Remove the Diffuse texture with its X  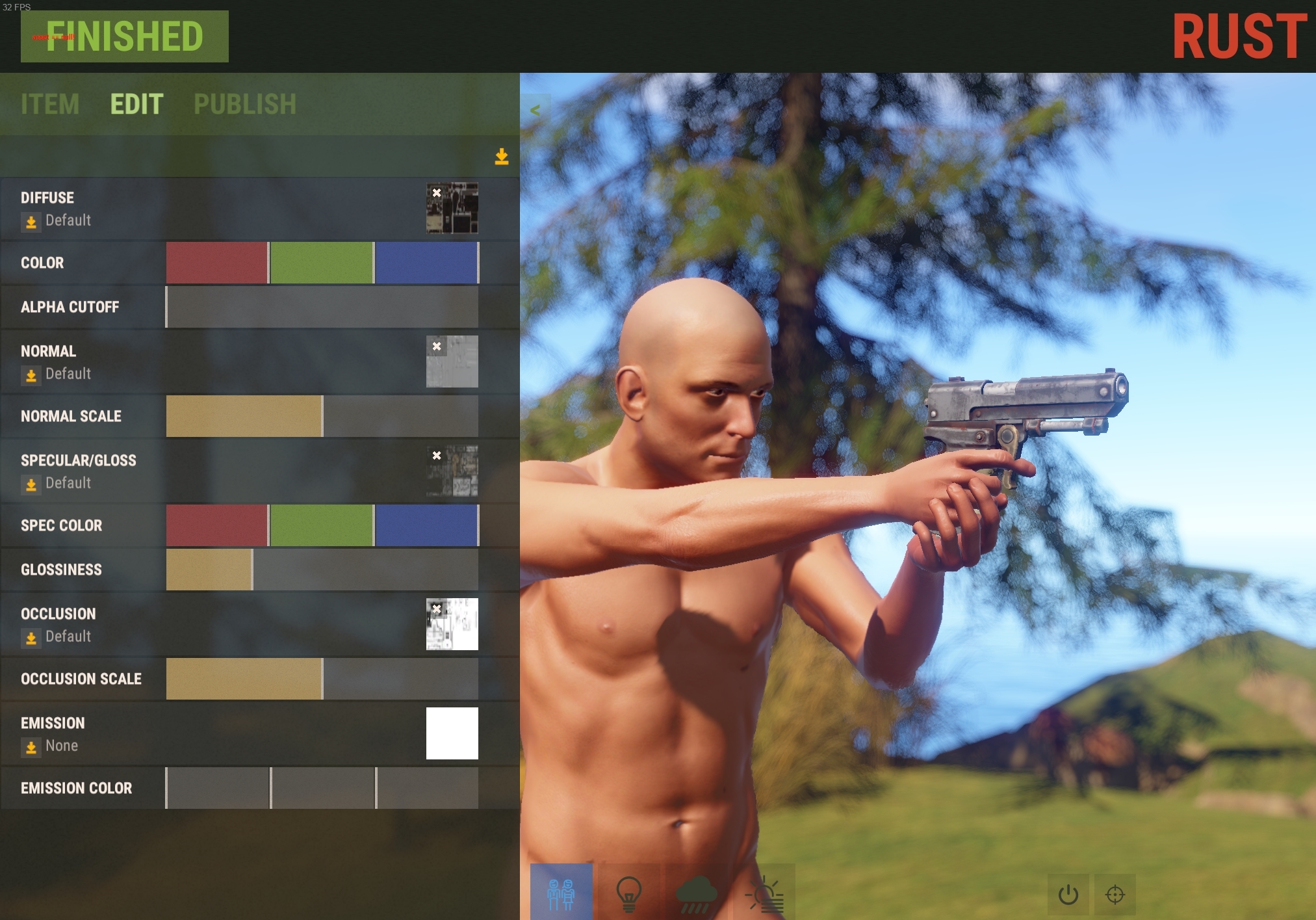point(436,192)
